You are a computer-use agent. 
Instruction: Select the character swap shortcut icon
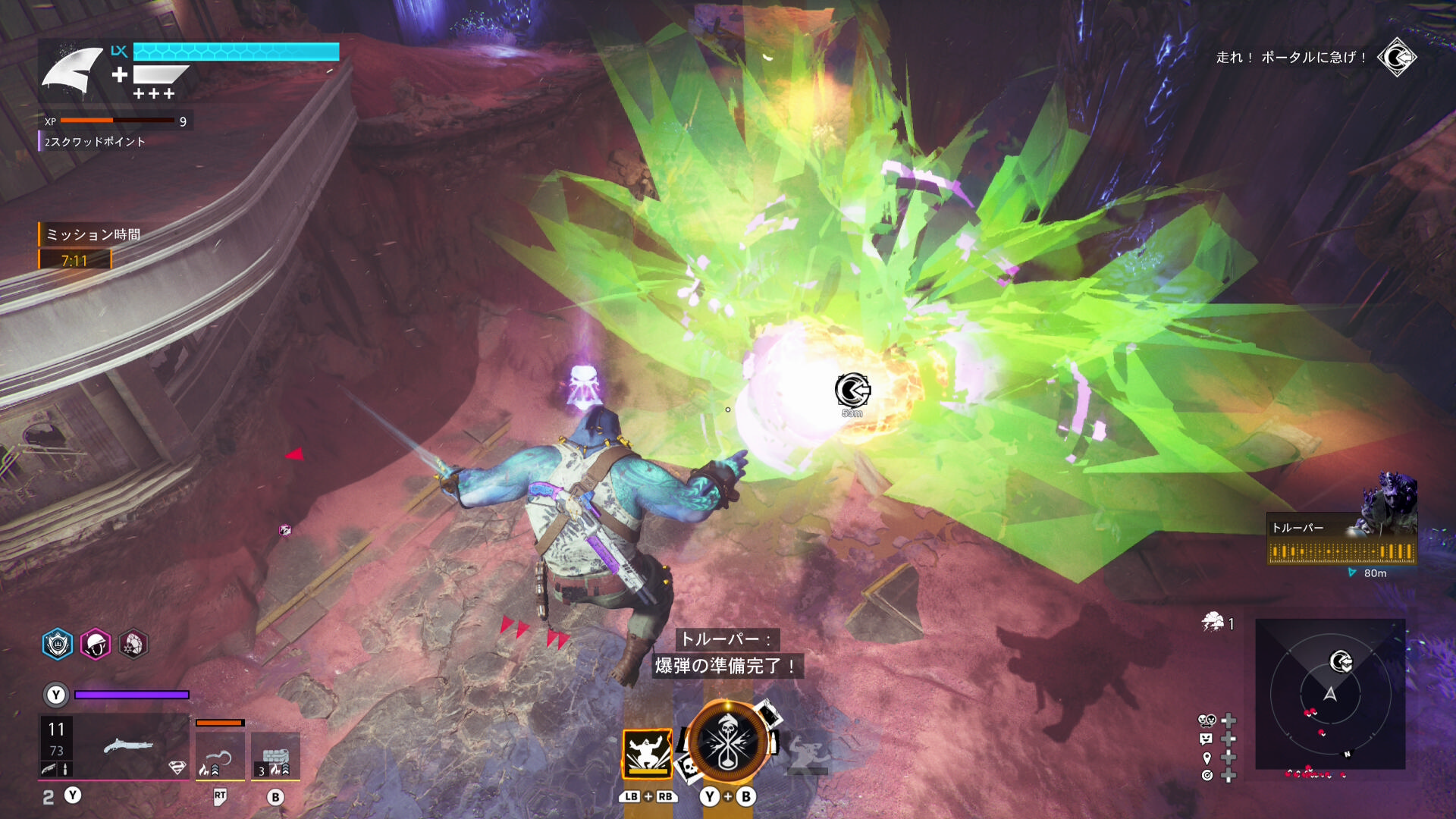1206,720
